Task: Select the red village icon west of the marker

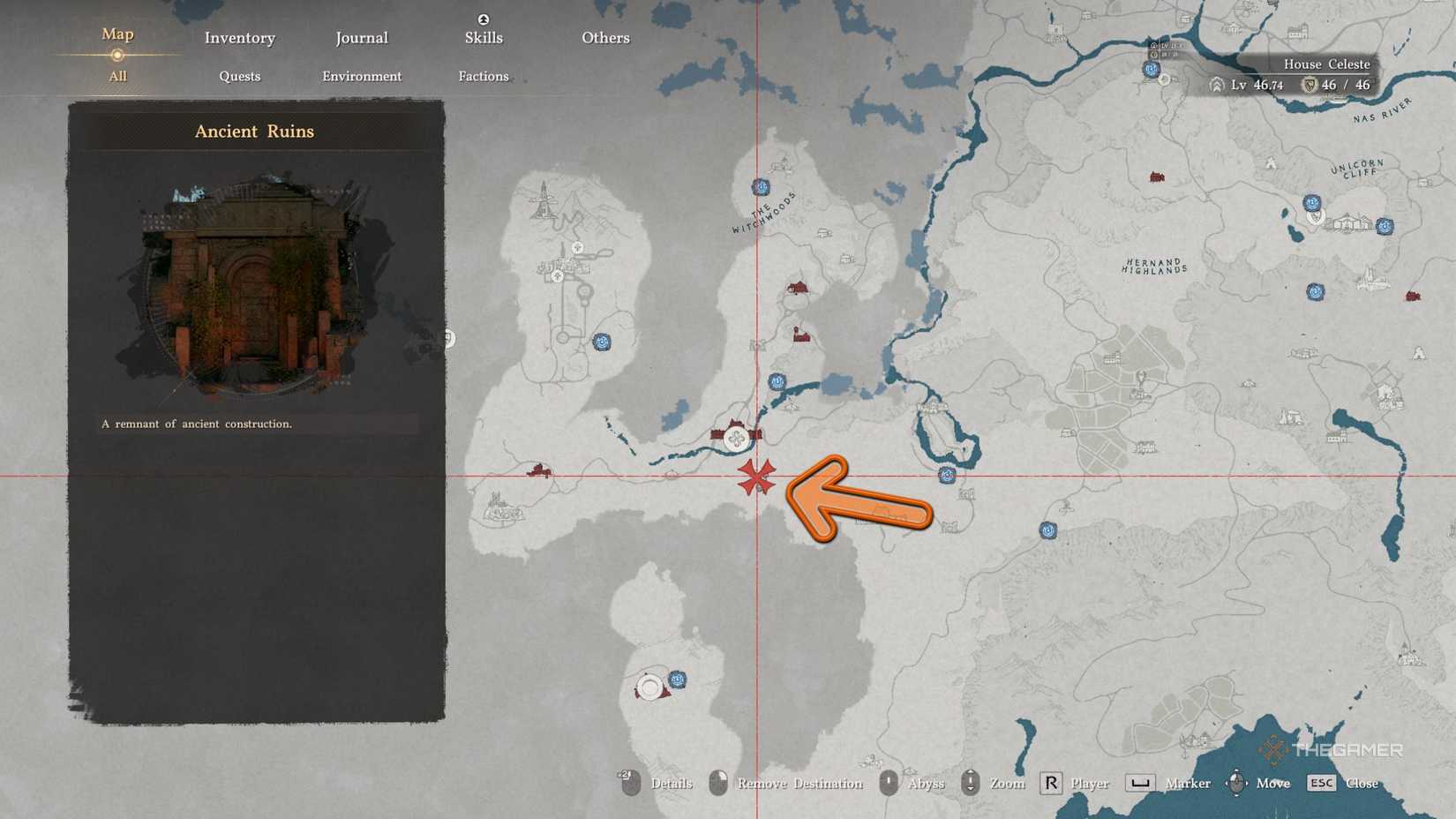Action: coord(538,470)
